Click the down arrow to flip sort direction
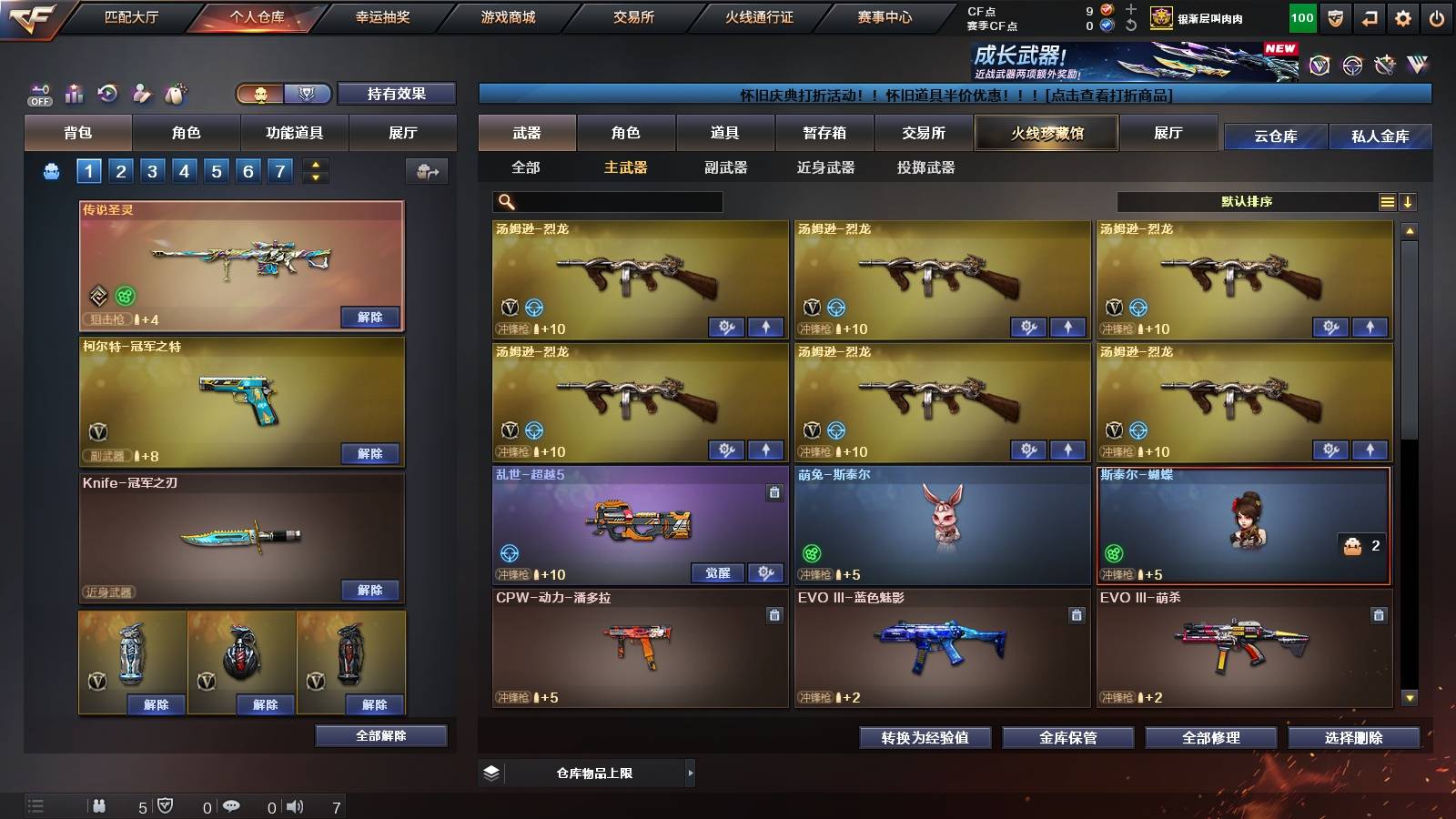 (1409, 201)
